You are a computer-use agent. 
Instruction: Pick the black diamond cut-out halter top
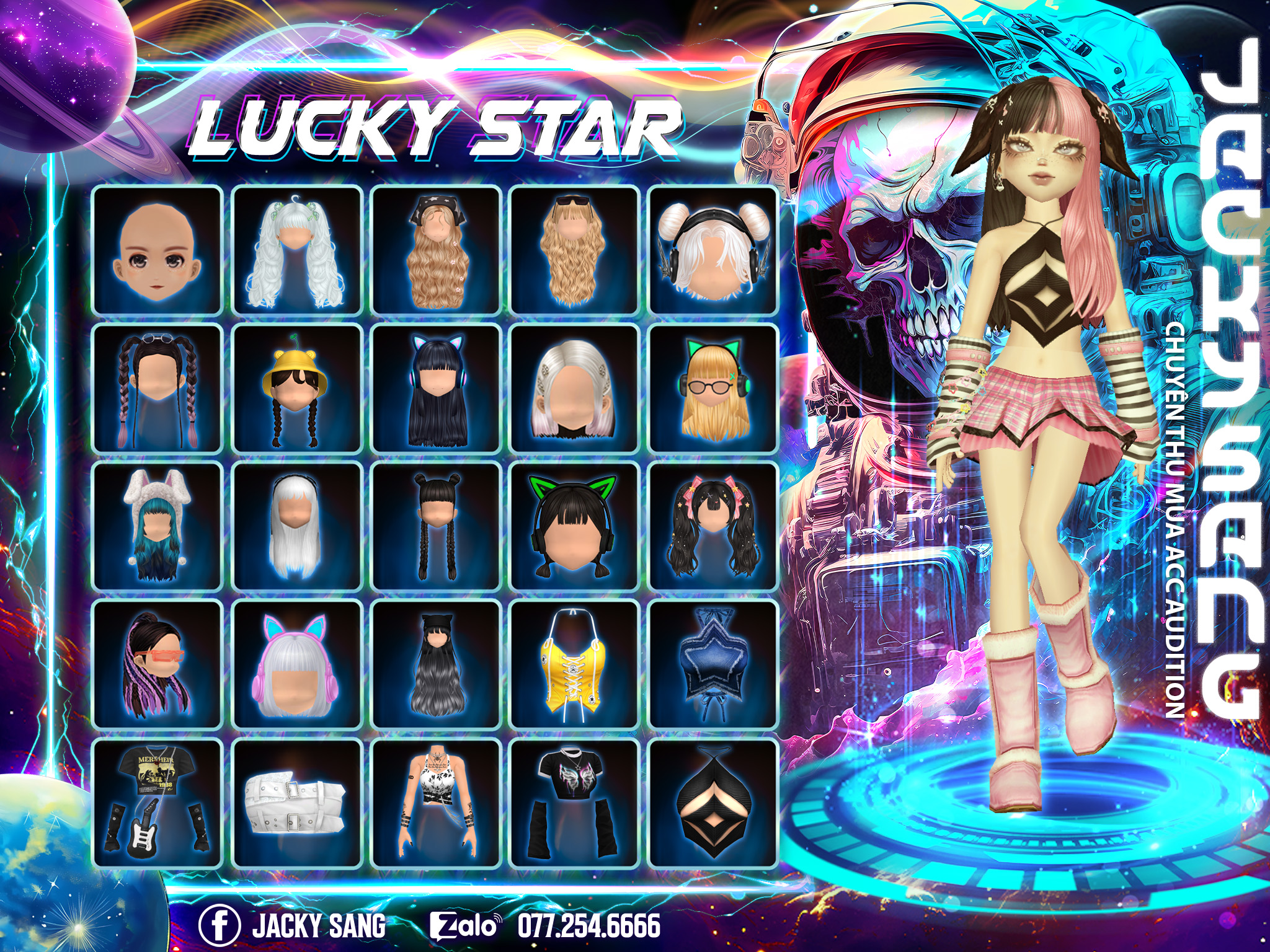(713, 803)
